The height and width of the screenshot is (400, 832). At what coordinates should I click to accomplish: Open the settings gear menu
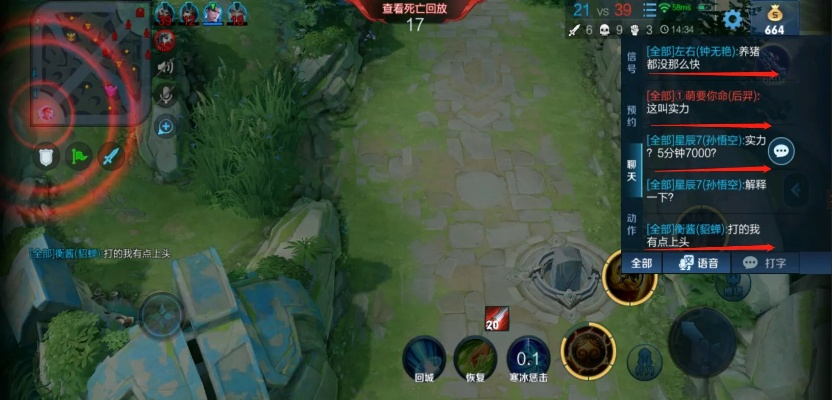733,19
